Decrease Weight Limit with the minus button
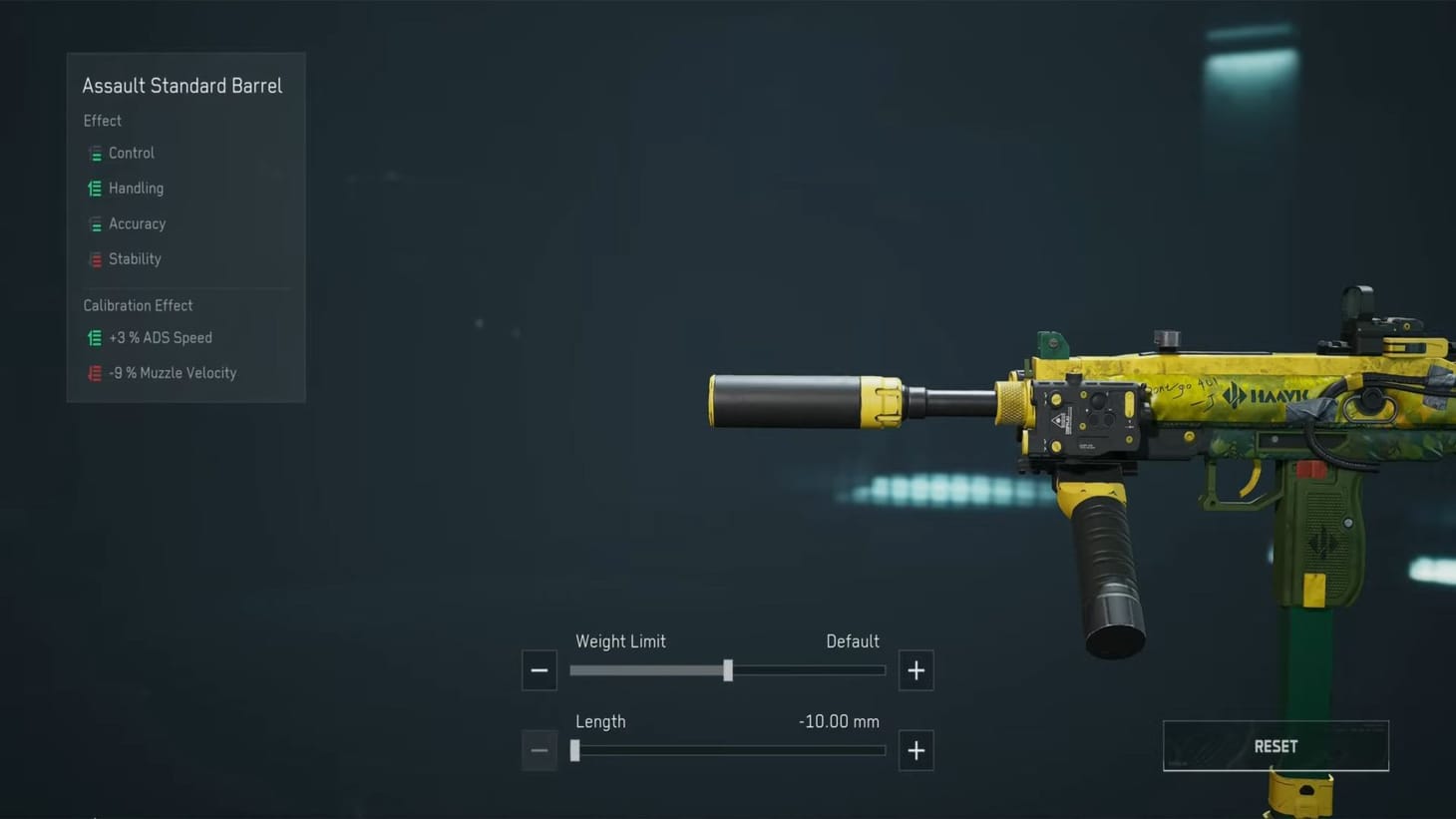The height and width of the screenshot is (819, 1456). pos(539,670)
